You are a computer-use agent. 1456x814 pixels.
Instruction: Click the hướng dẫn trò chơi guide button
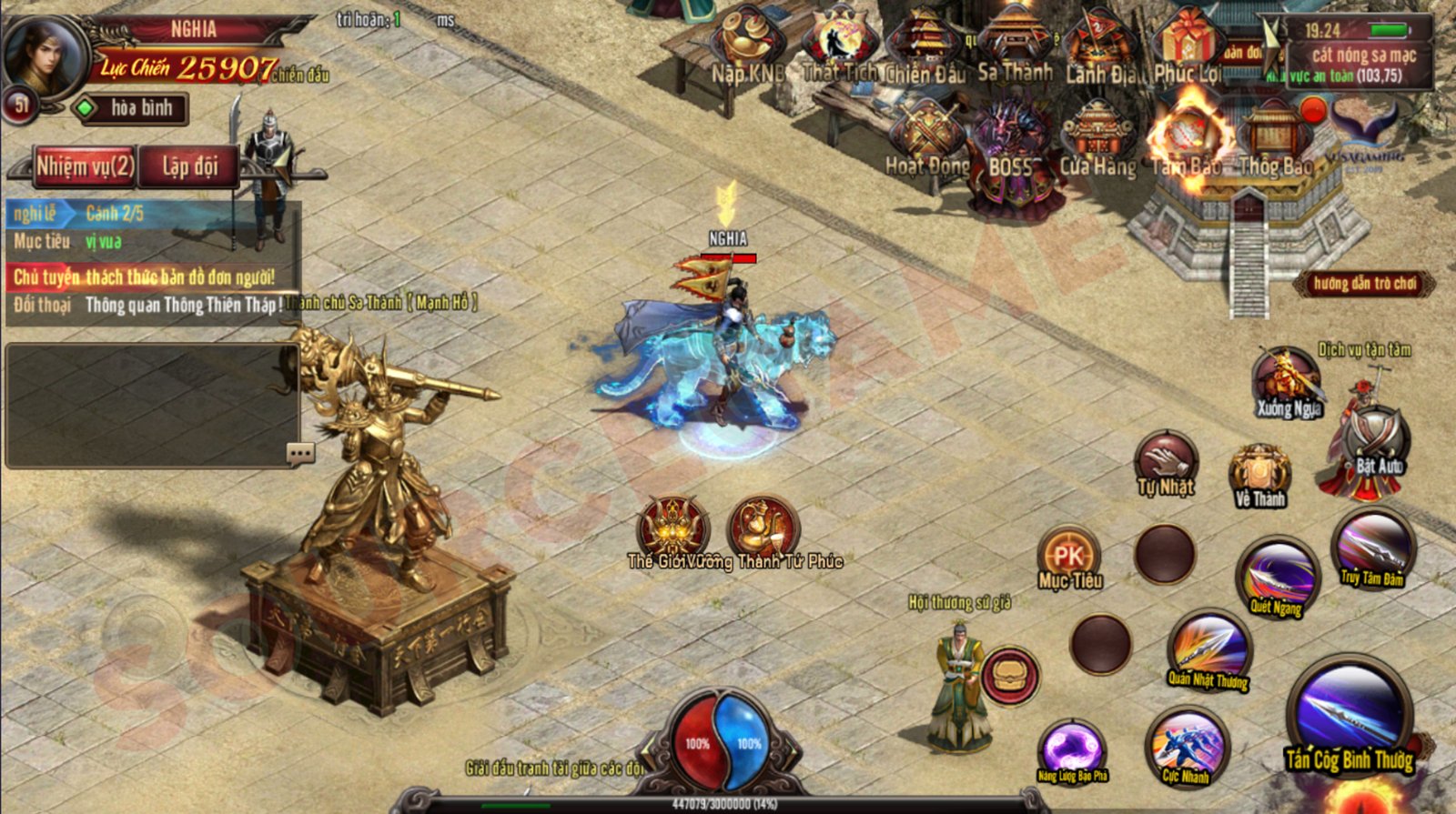(1364, 284)
